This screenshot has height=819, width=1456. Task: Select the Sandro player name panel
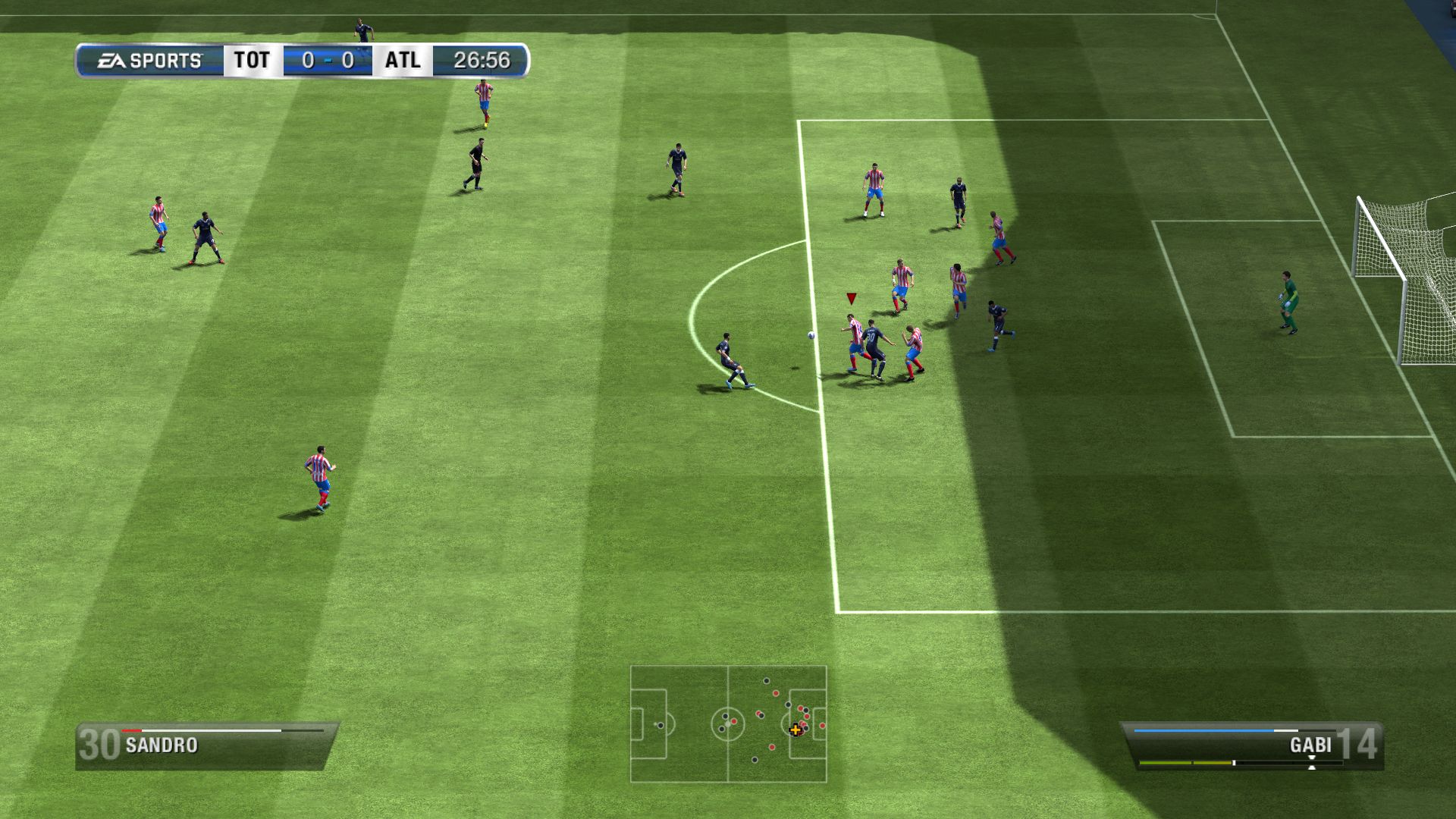tap(205, 745)
